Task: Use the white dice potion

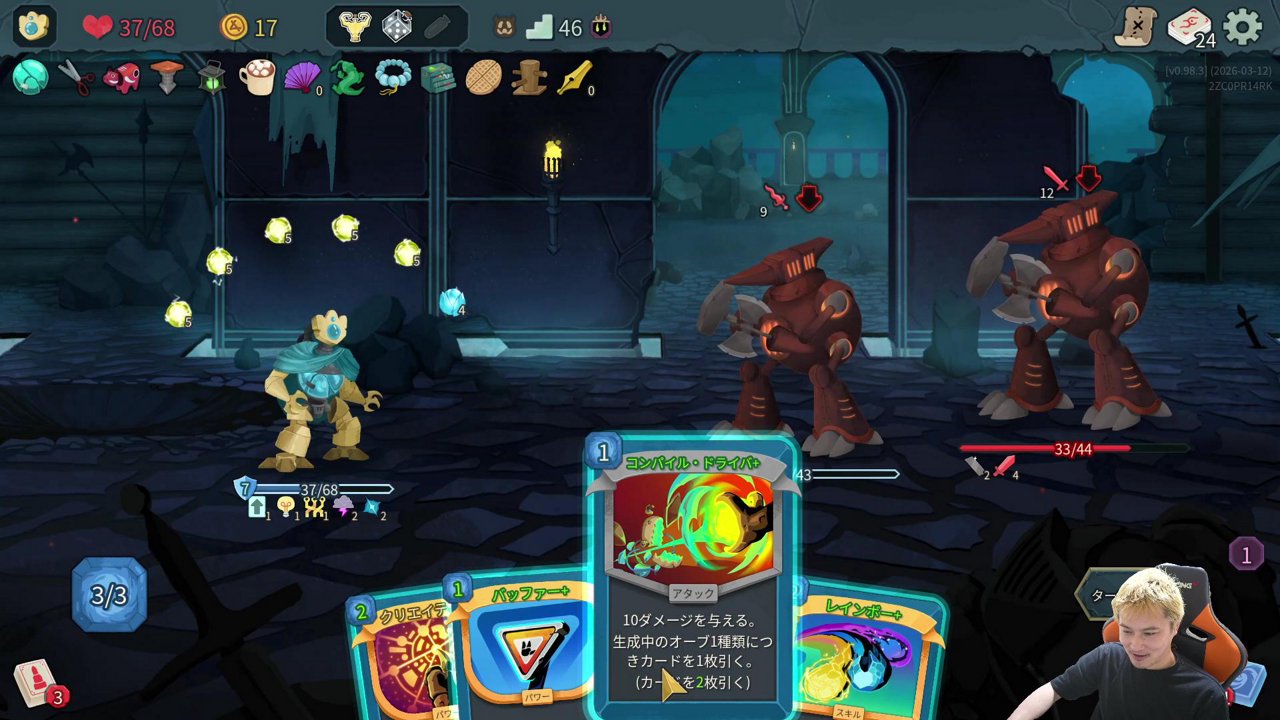Action: coord(396,27)
